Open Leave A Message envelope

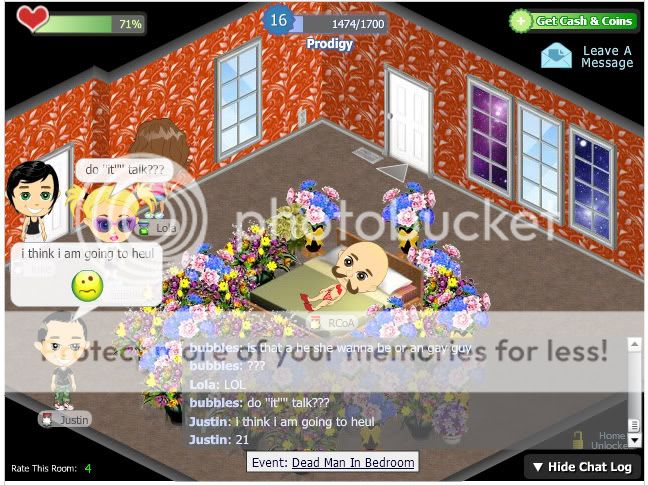point(557,56)
